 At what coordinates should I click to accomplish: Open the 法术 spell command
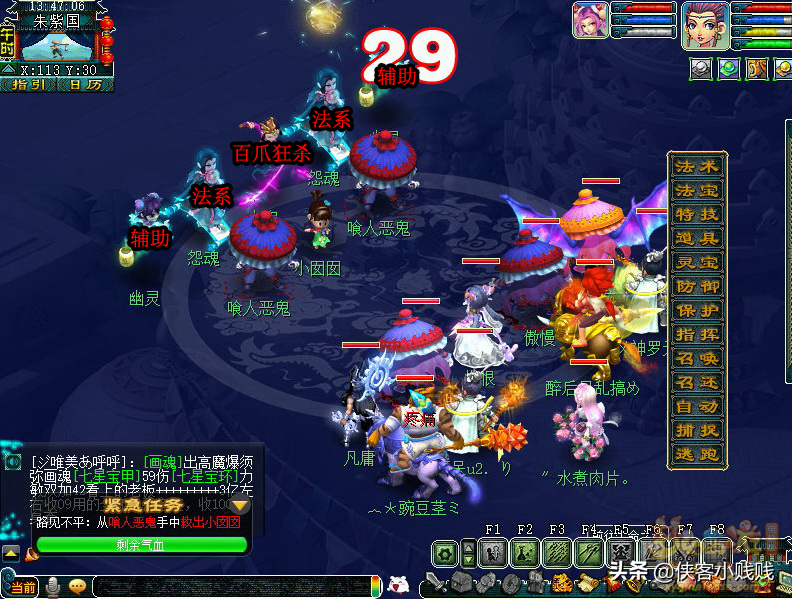(x=697, y=167)
